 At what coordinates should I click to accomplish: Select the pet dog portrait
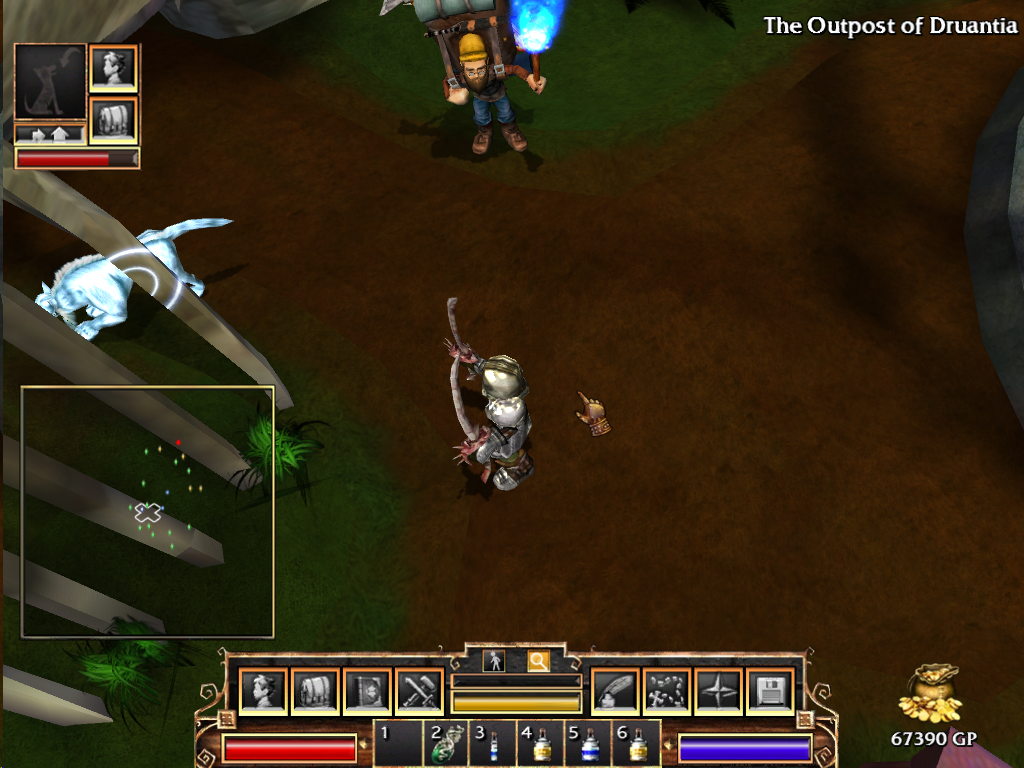(x=50, y=82)
